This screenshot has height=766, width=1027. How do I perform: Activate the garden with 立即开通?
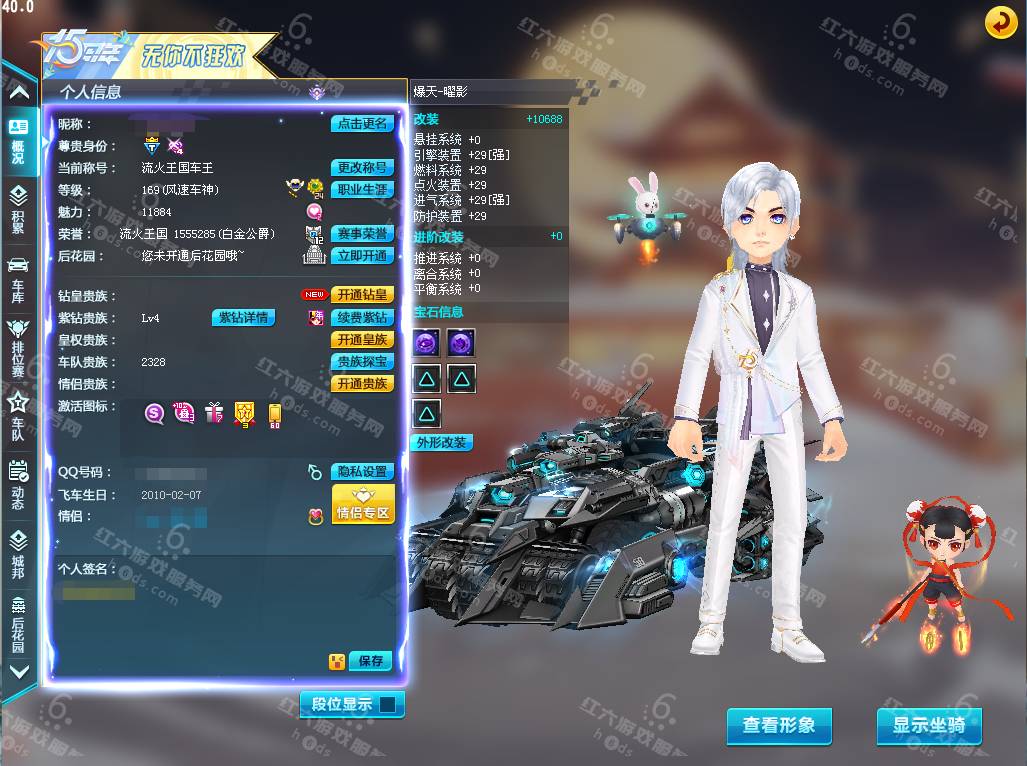click(362, 256)
